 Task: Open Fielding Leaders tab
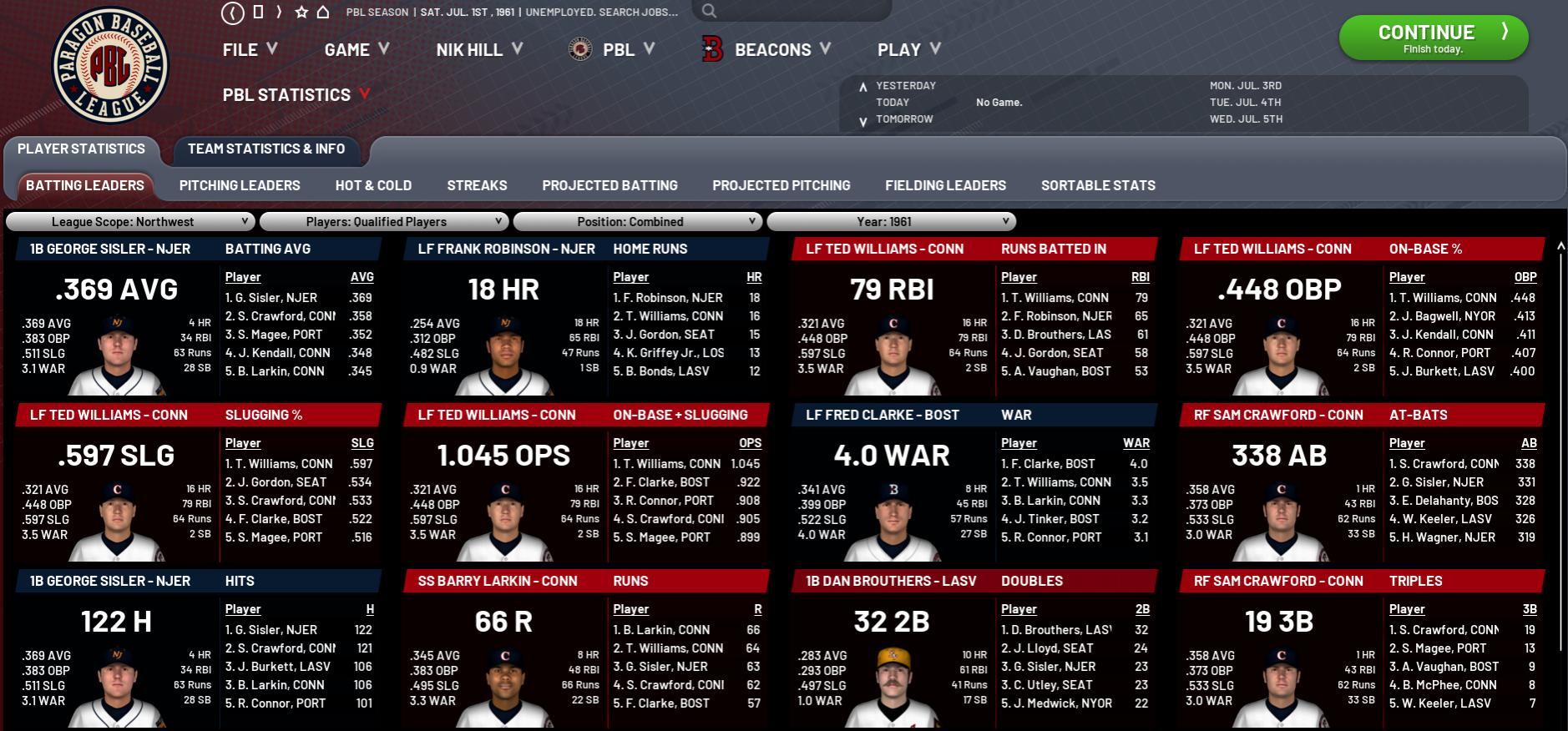coord(945,185)
